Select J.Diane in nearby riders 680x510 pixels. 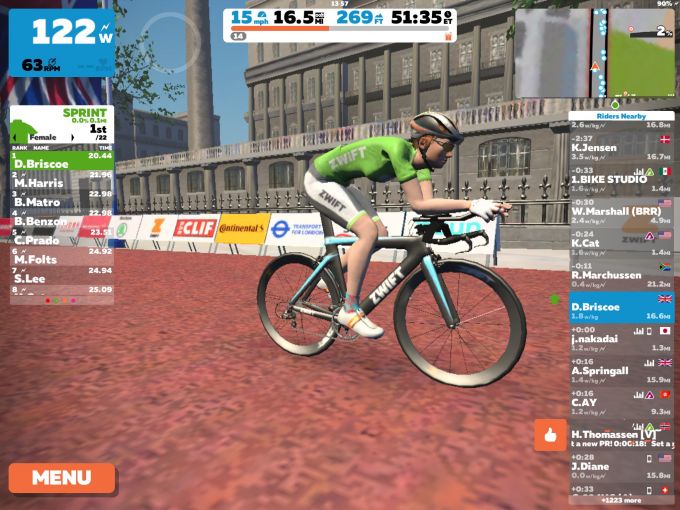click(620, 465)
